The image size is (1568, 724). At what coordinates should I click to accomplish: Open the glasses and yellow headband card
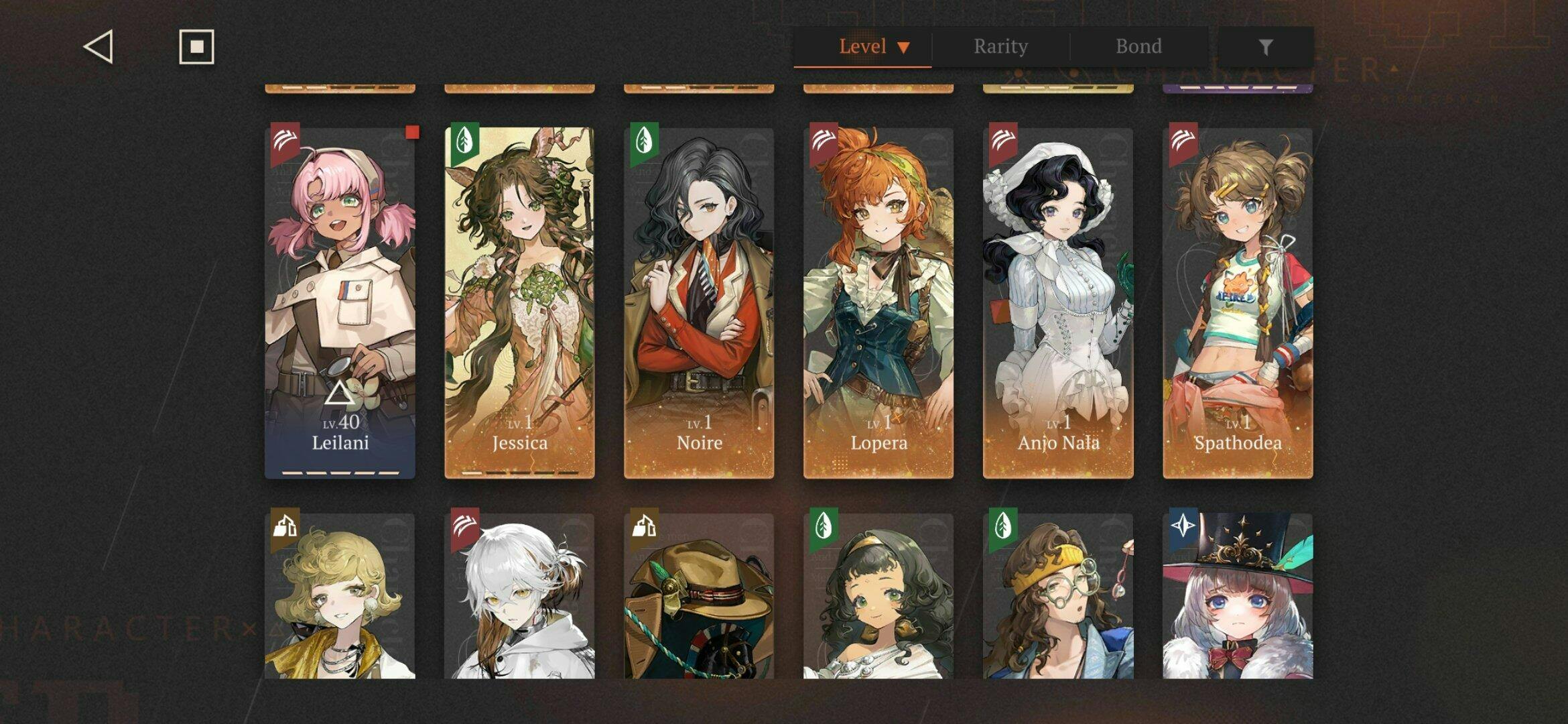click(1058, 597)
